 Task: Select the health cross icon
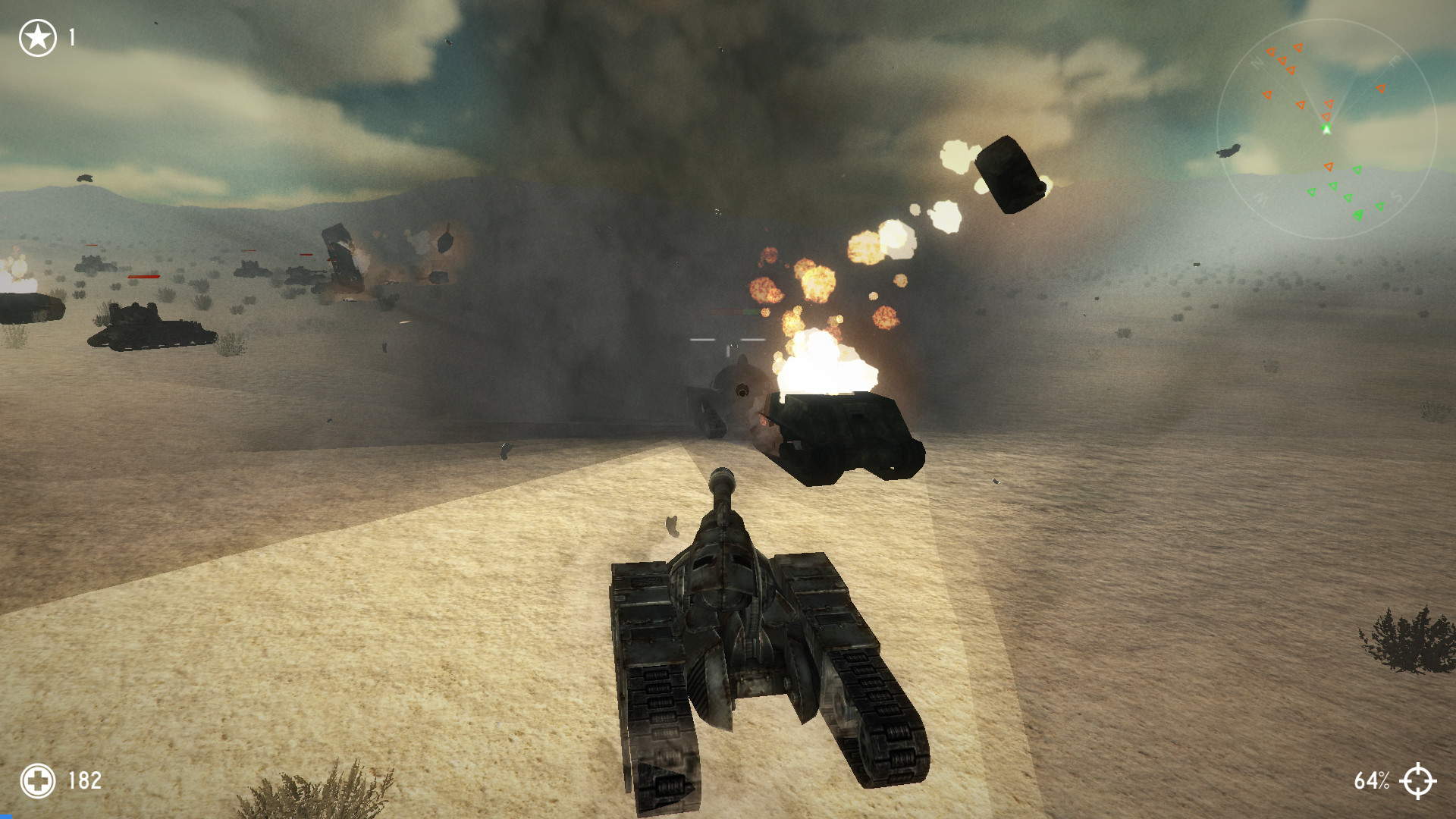[x=37, y=779]
